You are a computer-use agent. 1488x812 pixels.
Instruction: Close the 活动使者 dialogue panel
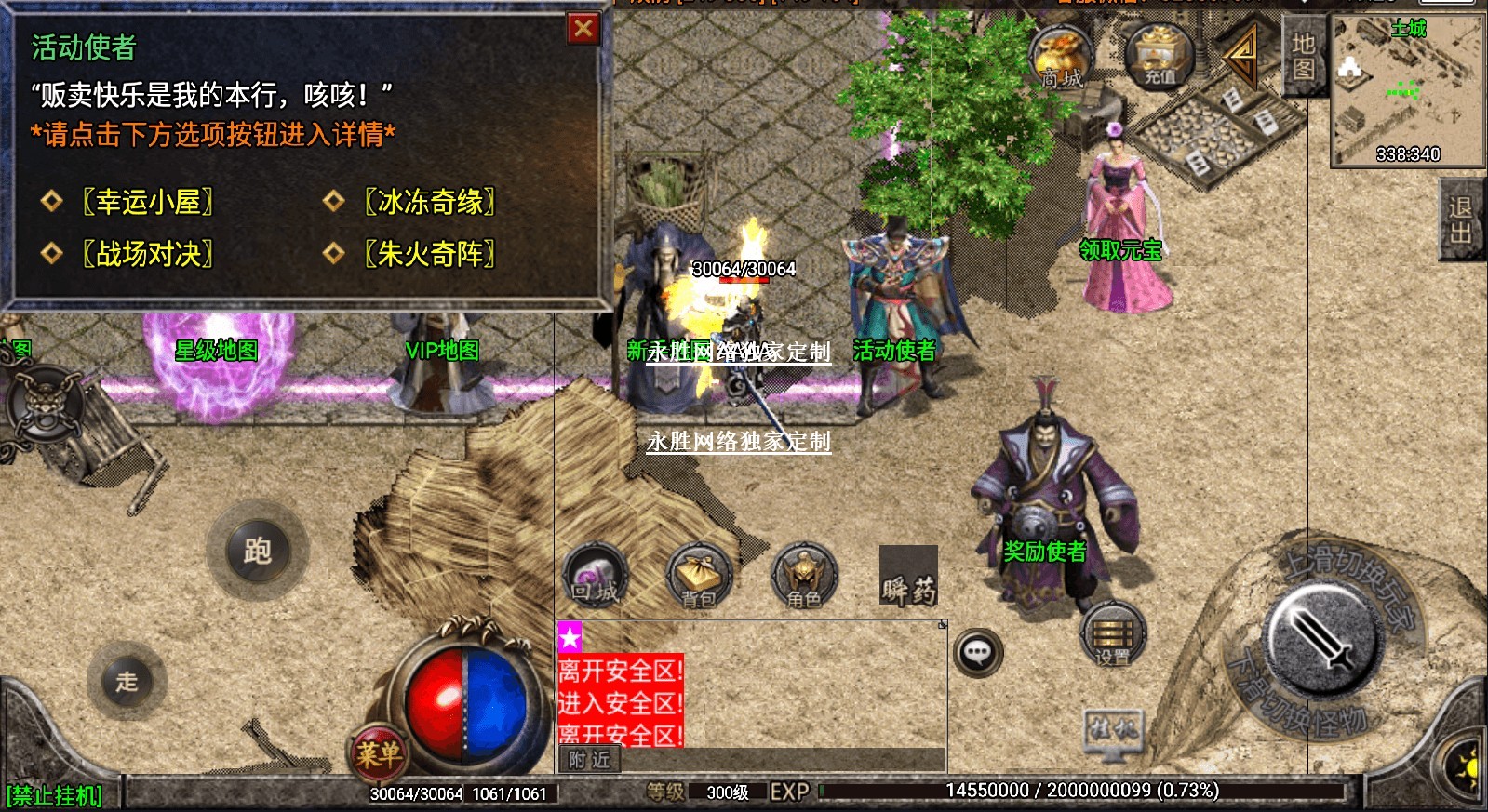coord(583,29)
